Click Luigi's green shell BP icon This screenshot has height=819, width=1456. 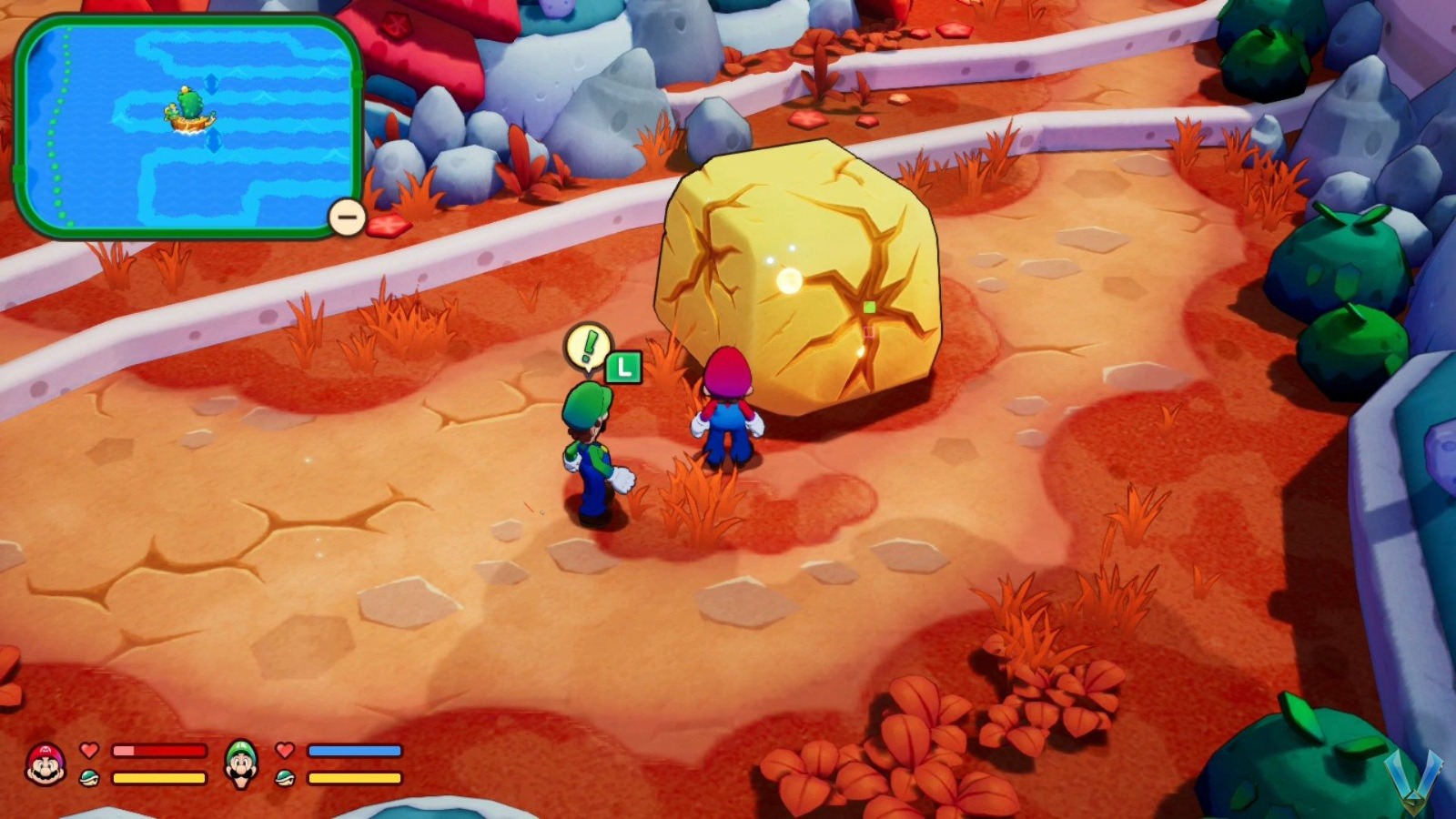(x=285, y=778)
